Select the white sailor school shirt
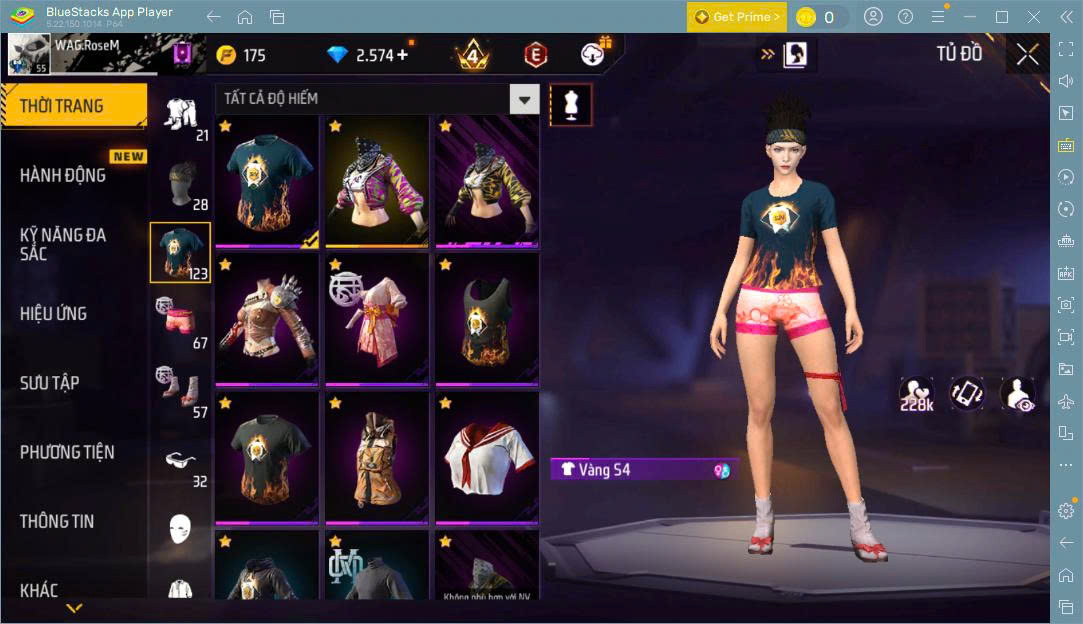1083x624 pixels. pyautogui.click(x=486, y=456)
